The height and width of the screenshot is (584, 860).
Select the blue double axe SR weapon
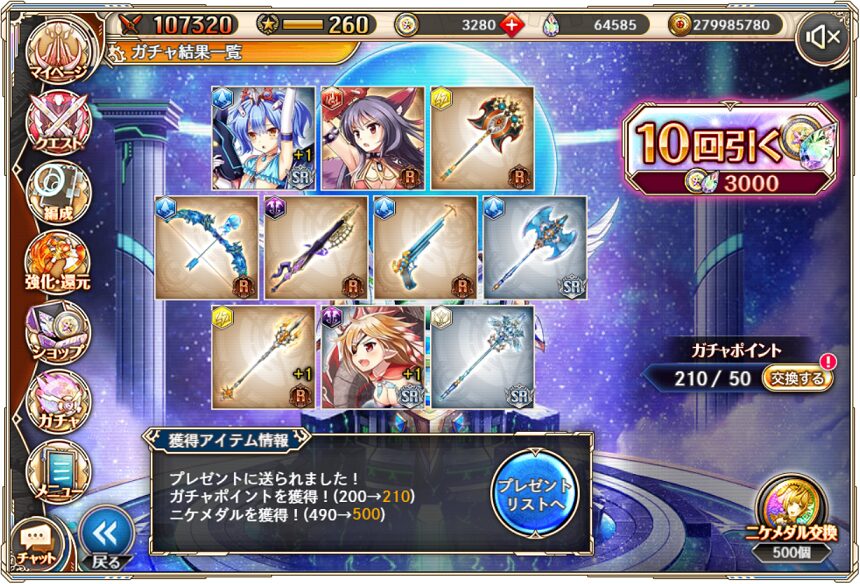pos(535,247)
